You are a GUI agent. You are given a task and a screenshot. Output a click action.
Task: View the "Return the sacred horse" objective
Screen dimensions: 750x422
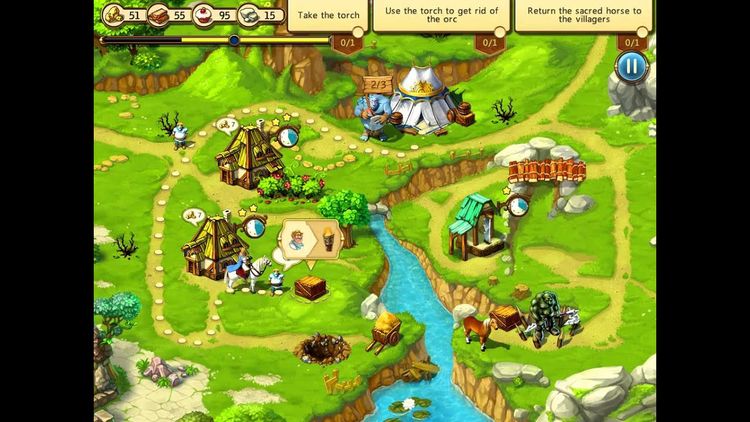click(x=582, y=17)
